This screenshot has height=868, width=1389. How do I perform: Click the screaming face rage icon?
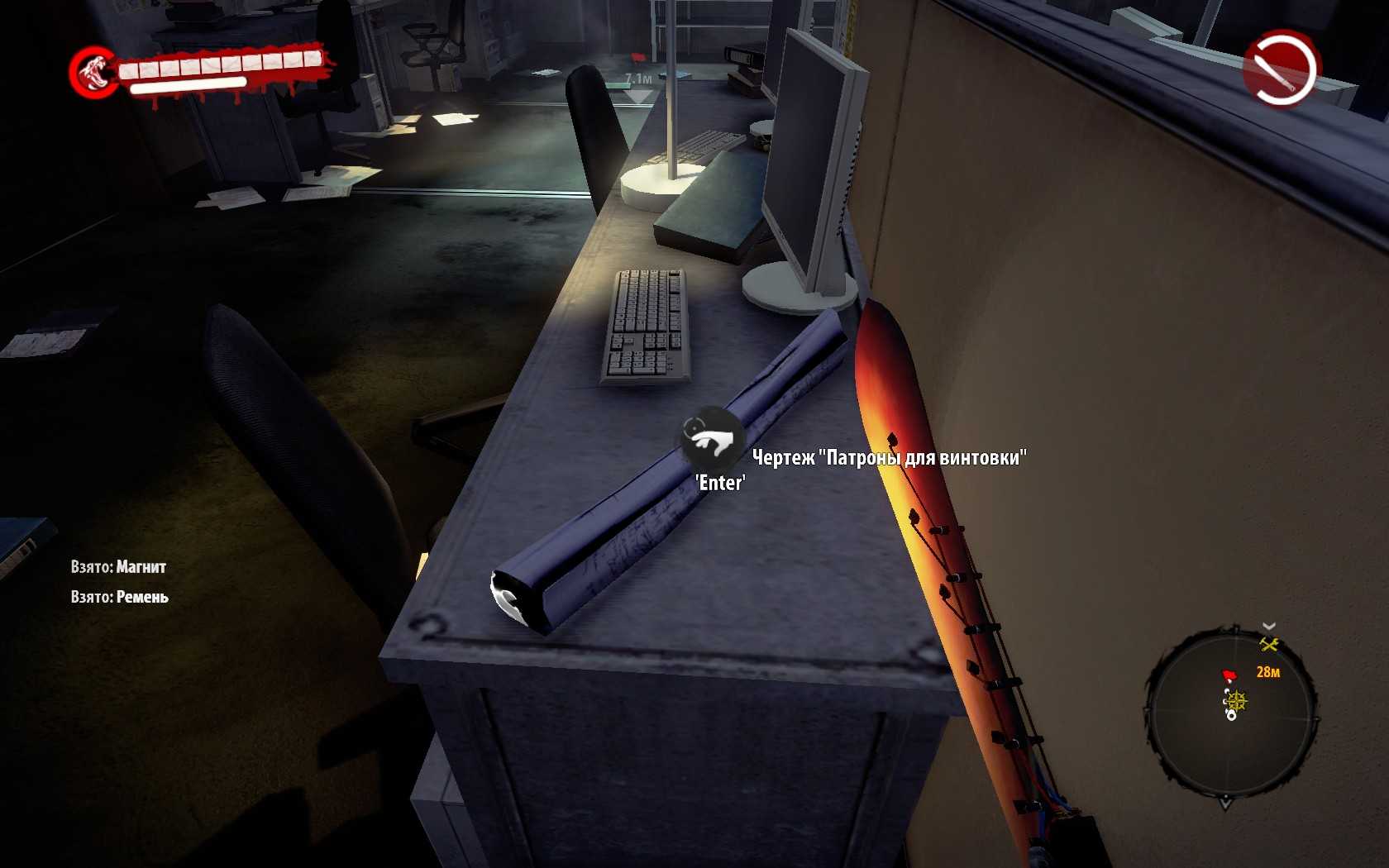94,71
